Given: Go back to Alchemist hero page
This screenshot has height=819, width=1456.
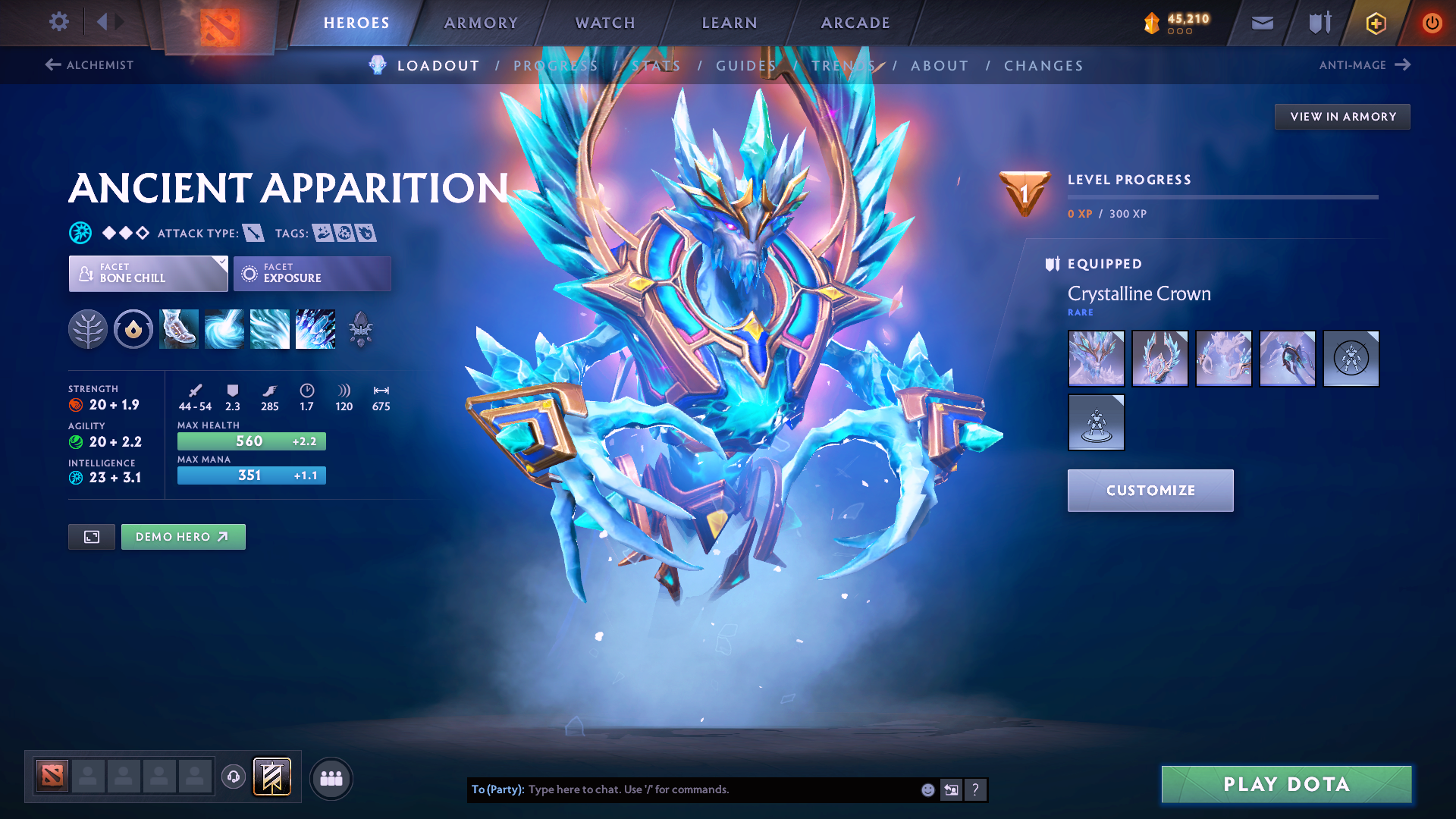Looking at the screenshot, I should [x=89, y=65].
